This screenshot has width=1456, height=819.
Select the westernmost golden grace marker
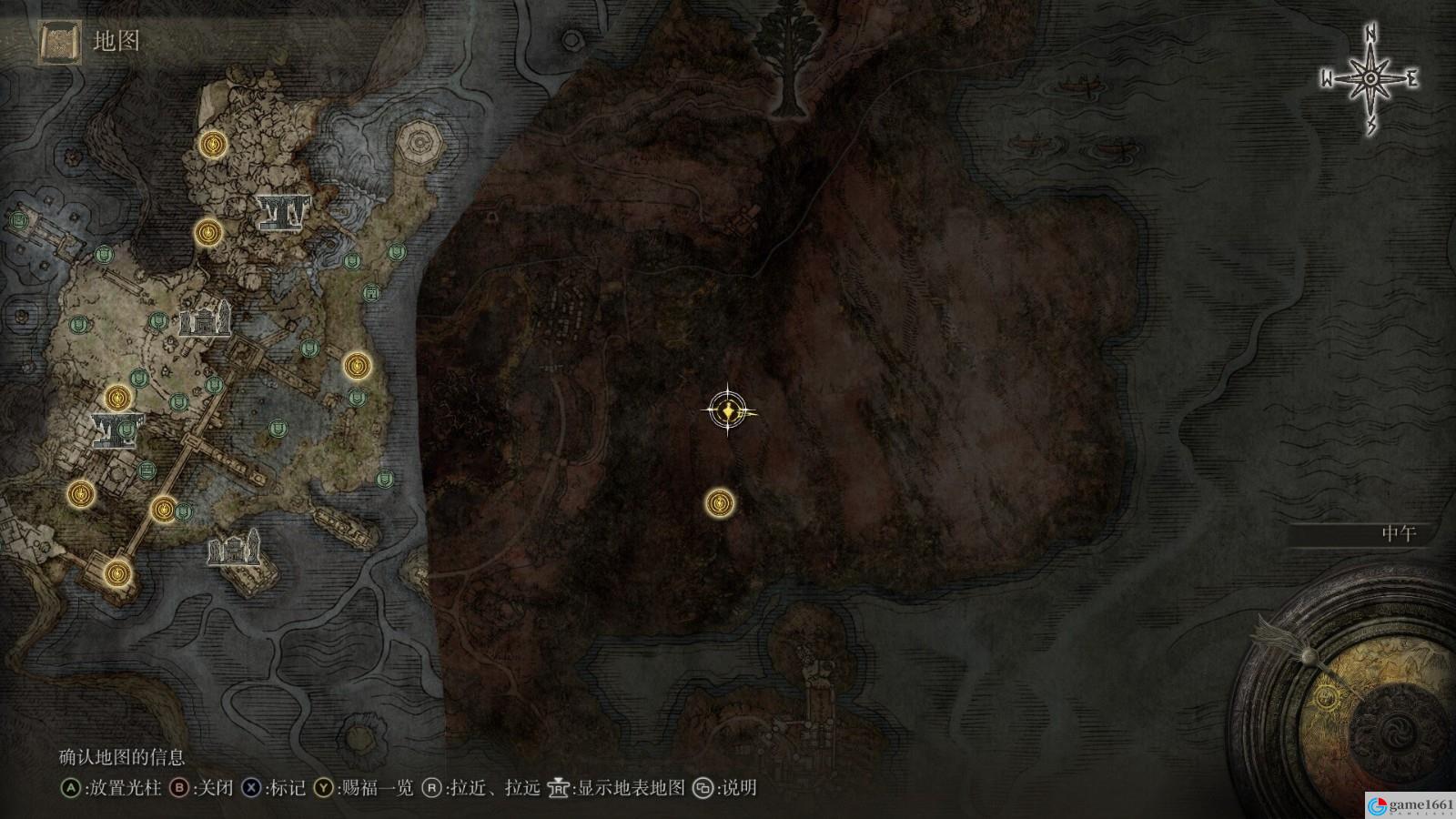pos(82,494)
